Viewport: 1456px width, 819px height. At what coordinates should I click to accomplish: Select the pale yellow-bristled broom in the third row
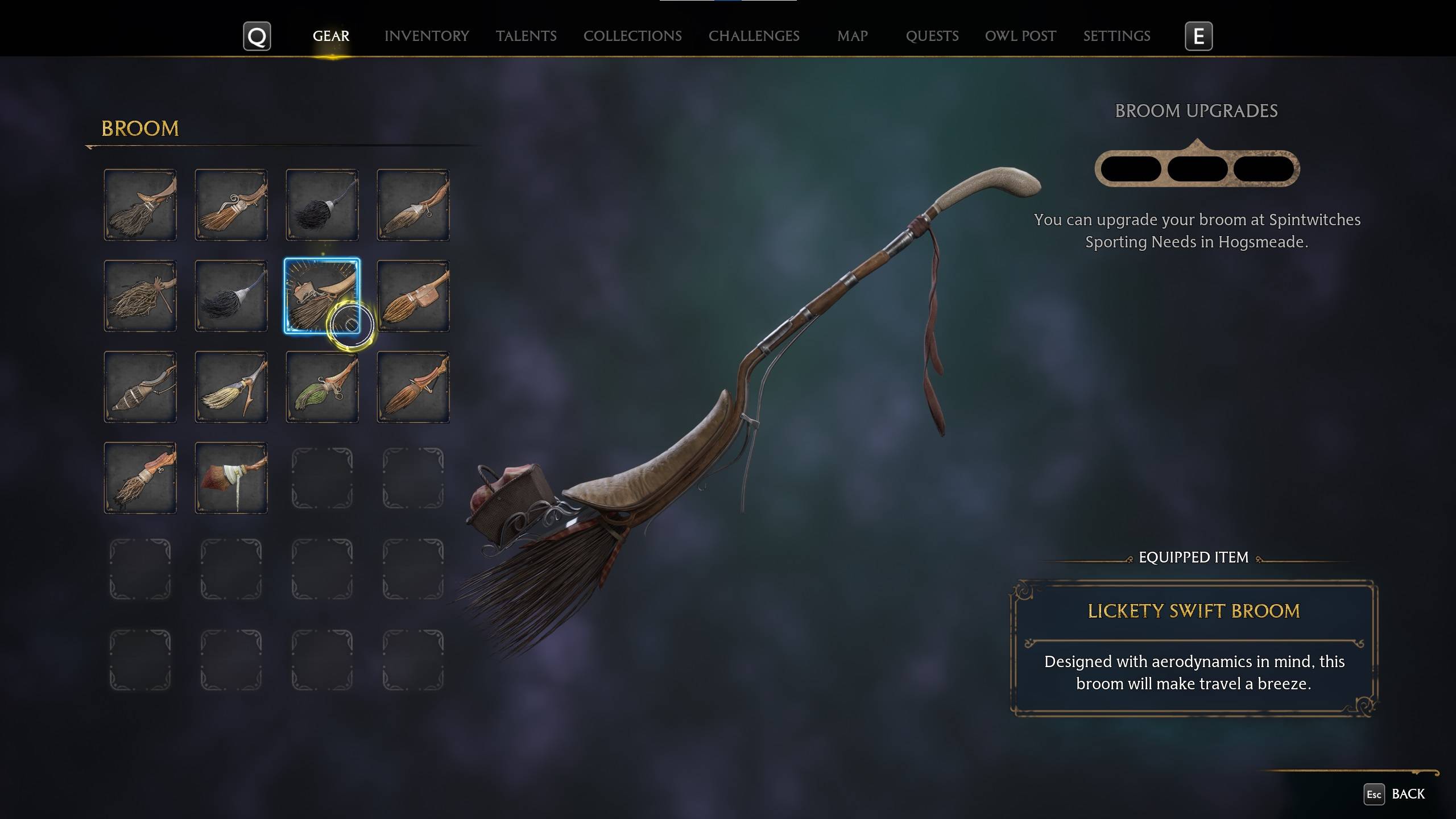click(230, 387)
